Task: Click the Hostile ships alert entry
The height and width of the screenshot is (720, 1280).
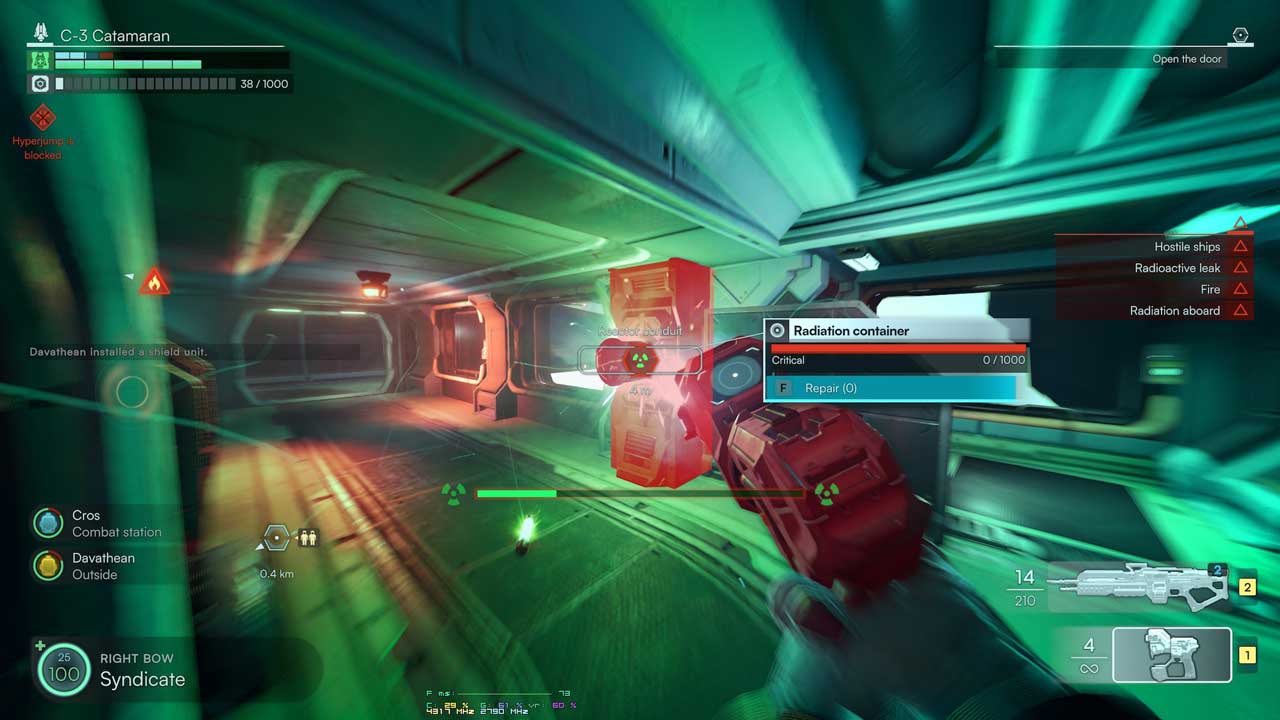Action: [1187, 246]
